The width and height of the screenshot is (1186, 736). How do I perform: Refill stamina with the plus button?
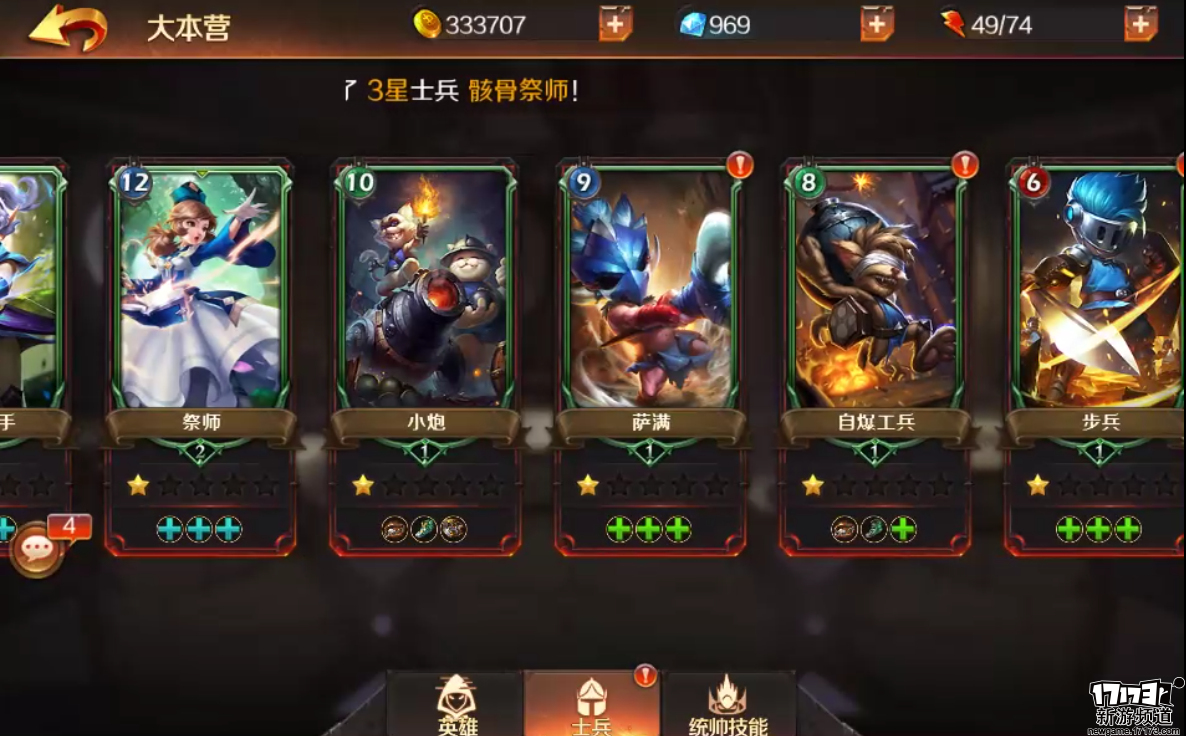point(1140,23)
